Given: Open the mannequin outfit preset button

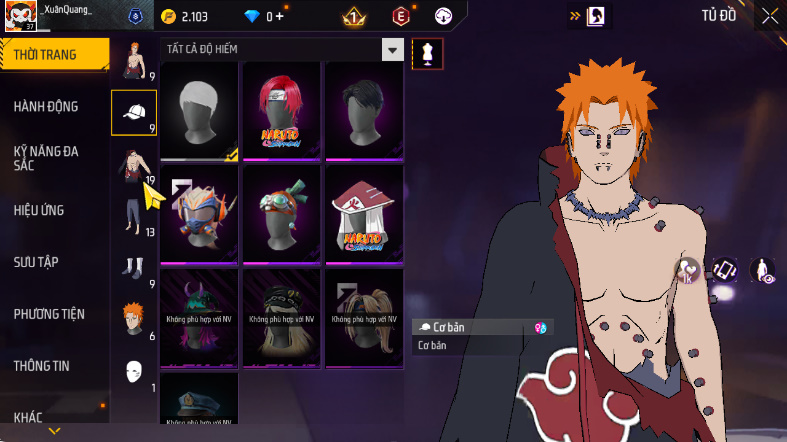Looking at the screenshot, I should pos(427,53).
